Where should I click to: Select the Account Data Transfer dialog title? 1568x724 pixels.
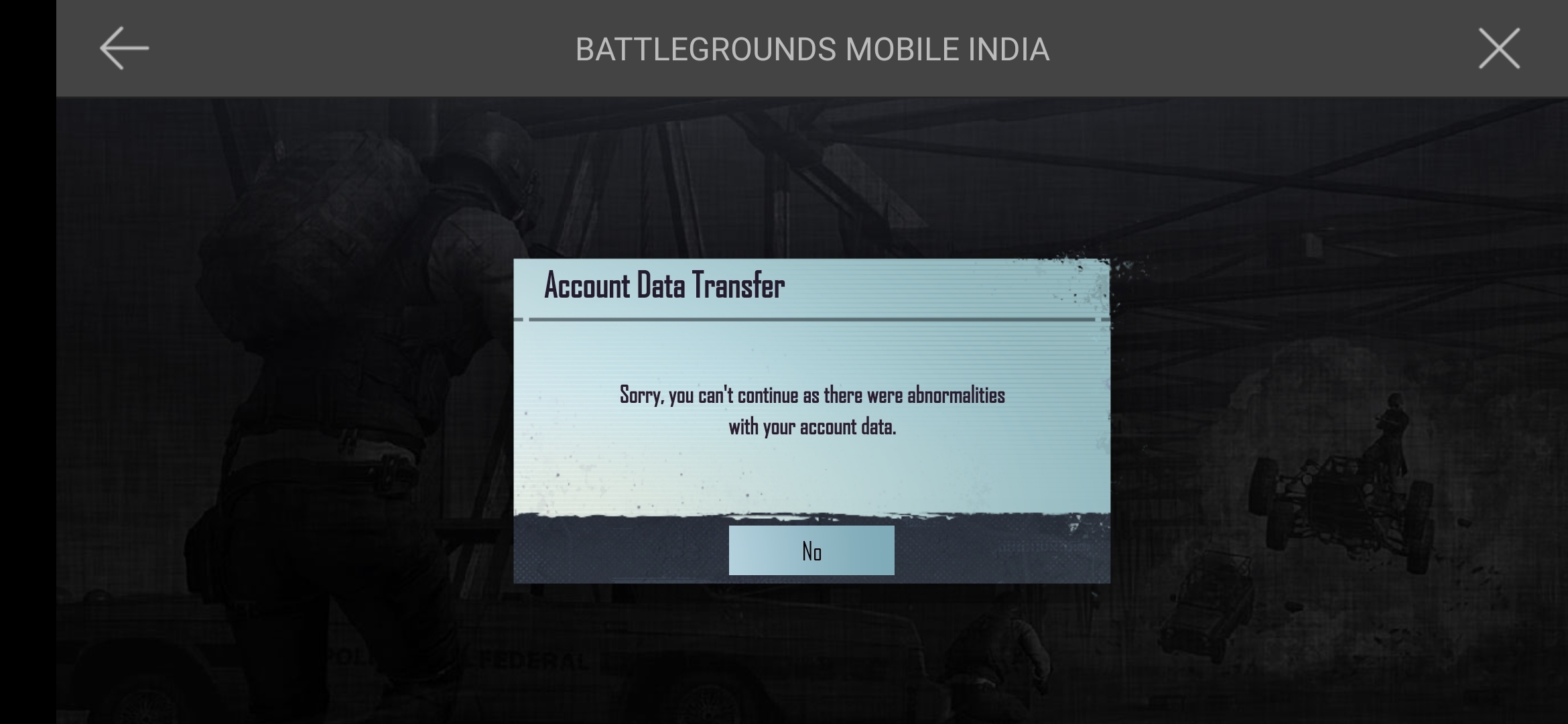click(x=663, y=286)
